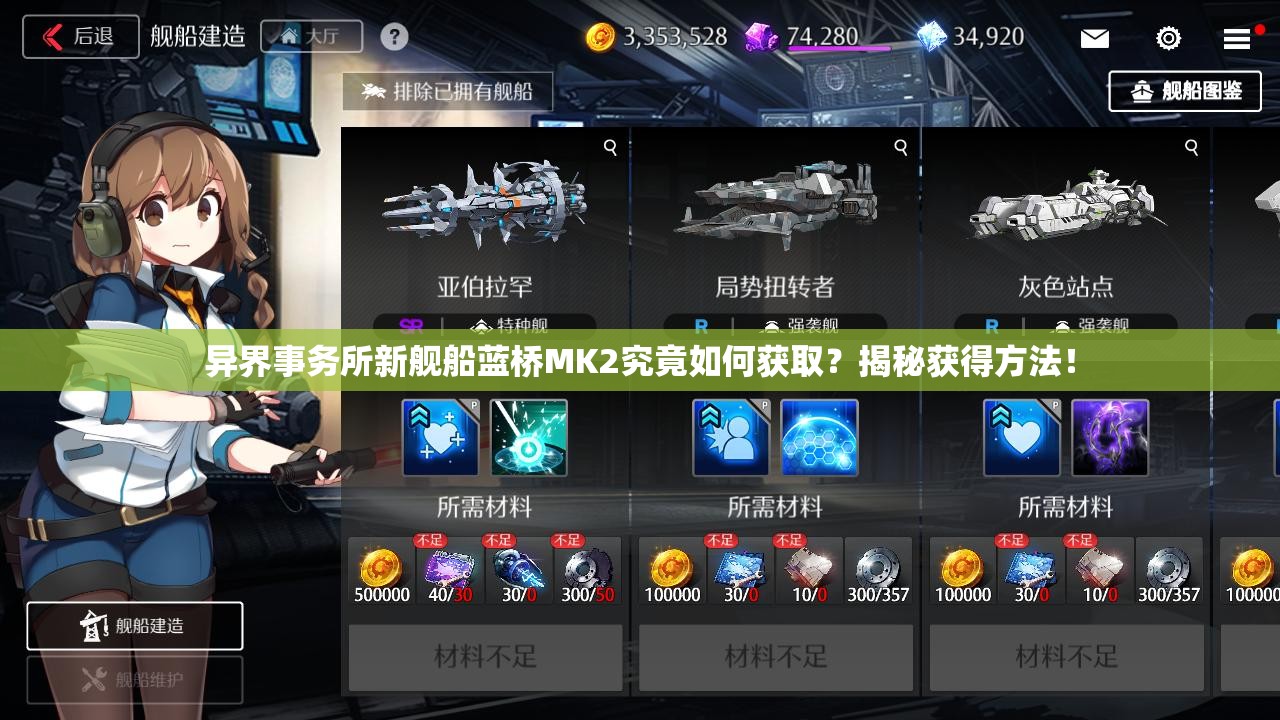The height and width of the screenshot is (720, 1280).
Task: Open the settings gear icon
Action: (1166, 38)
